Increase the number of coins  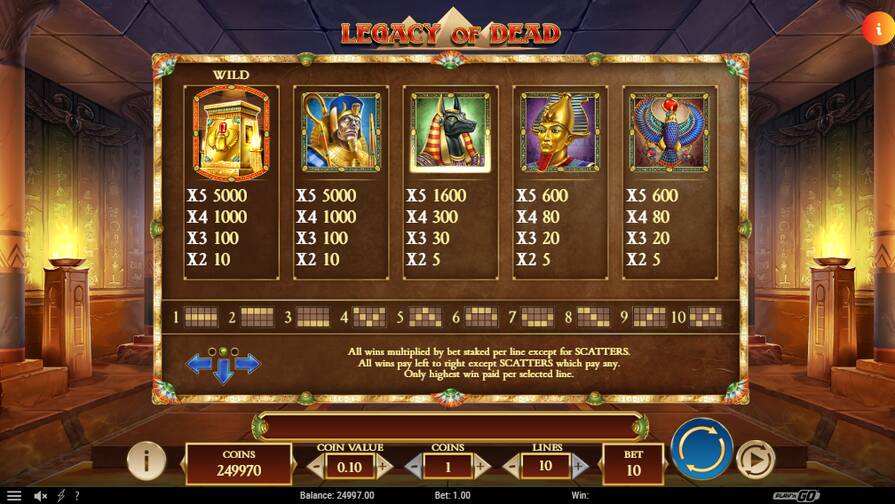tap(481, 466)
